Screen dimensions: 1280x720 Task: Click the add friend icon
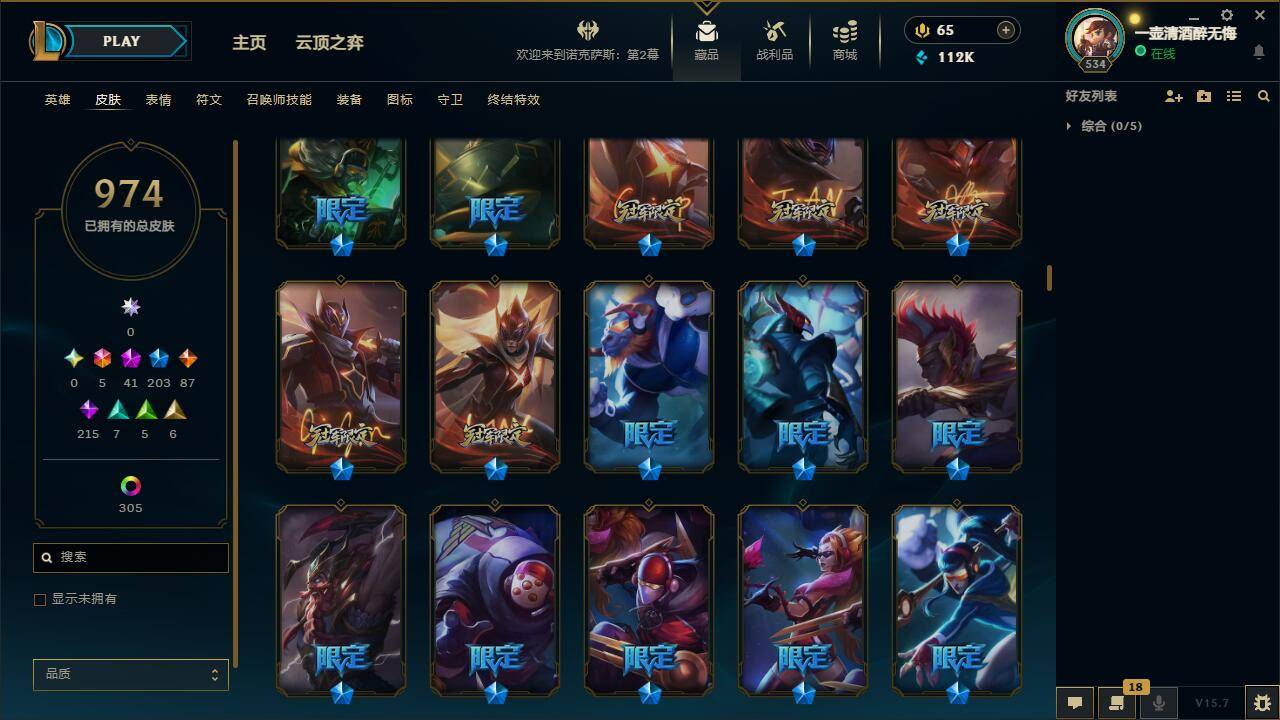1174,96
